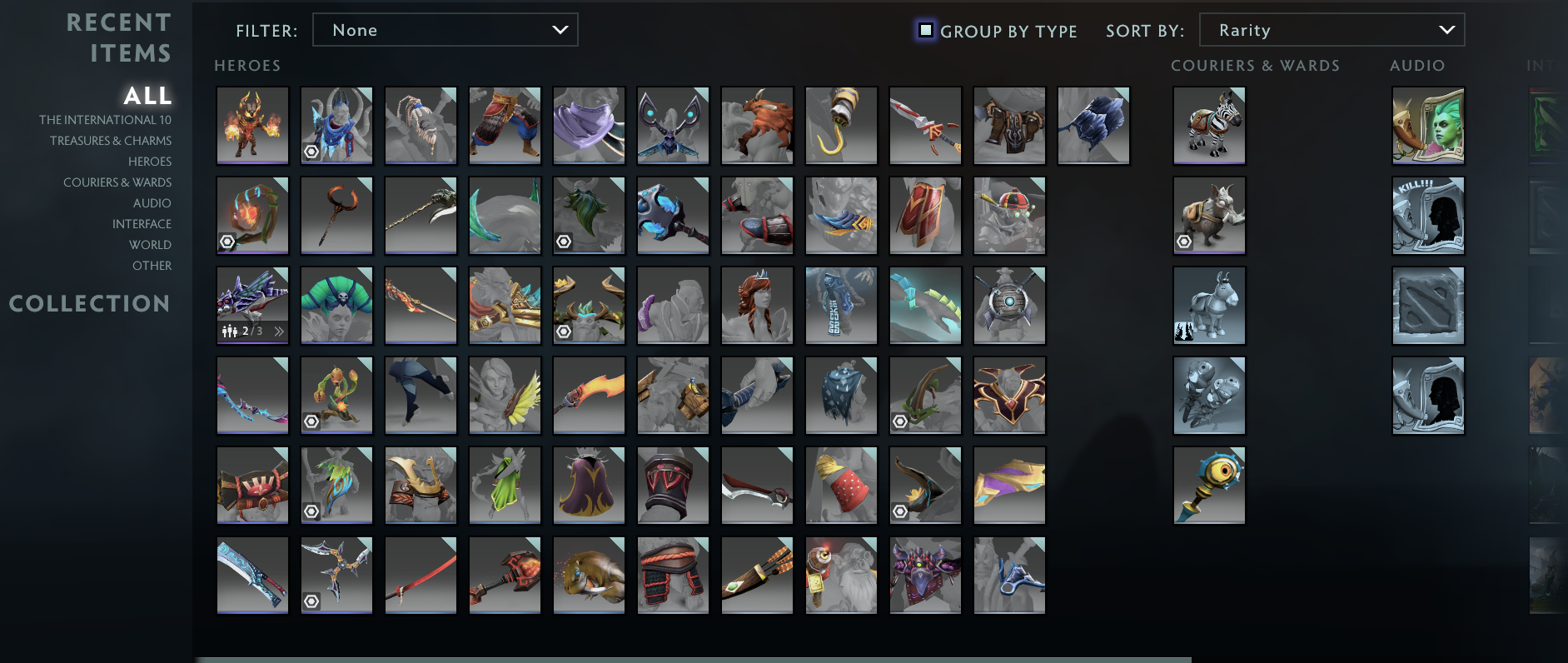Screen dimensions: 1568x663
Task: Select the COURIERS & WARDS category
Action: tap(118, 182)
